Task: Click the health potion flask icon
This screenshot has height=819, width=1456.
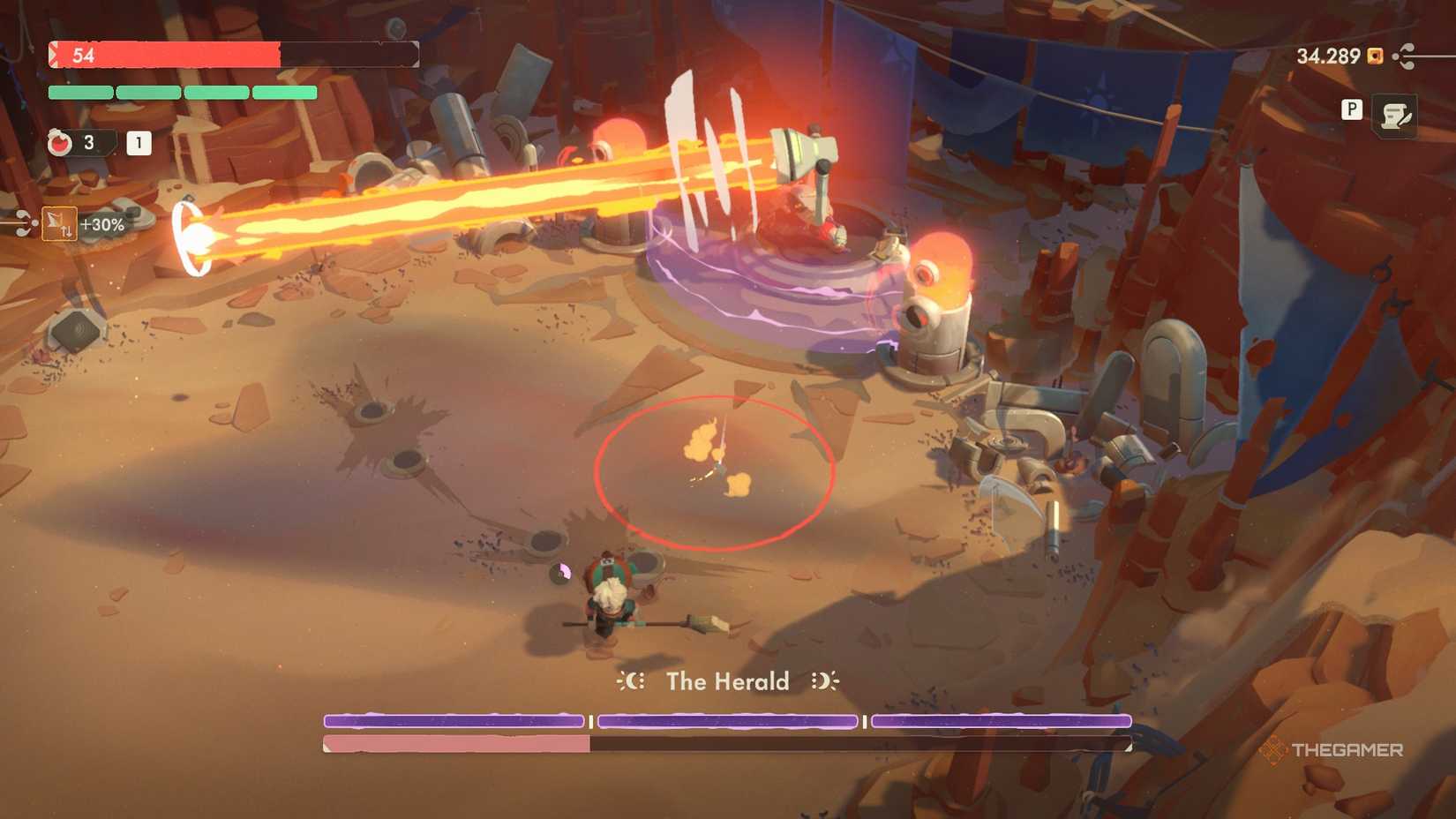Action: click(x=59, y=143)
